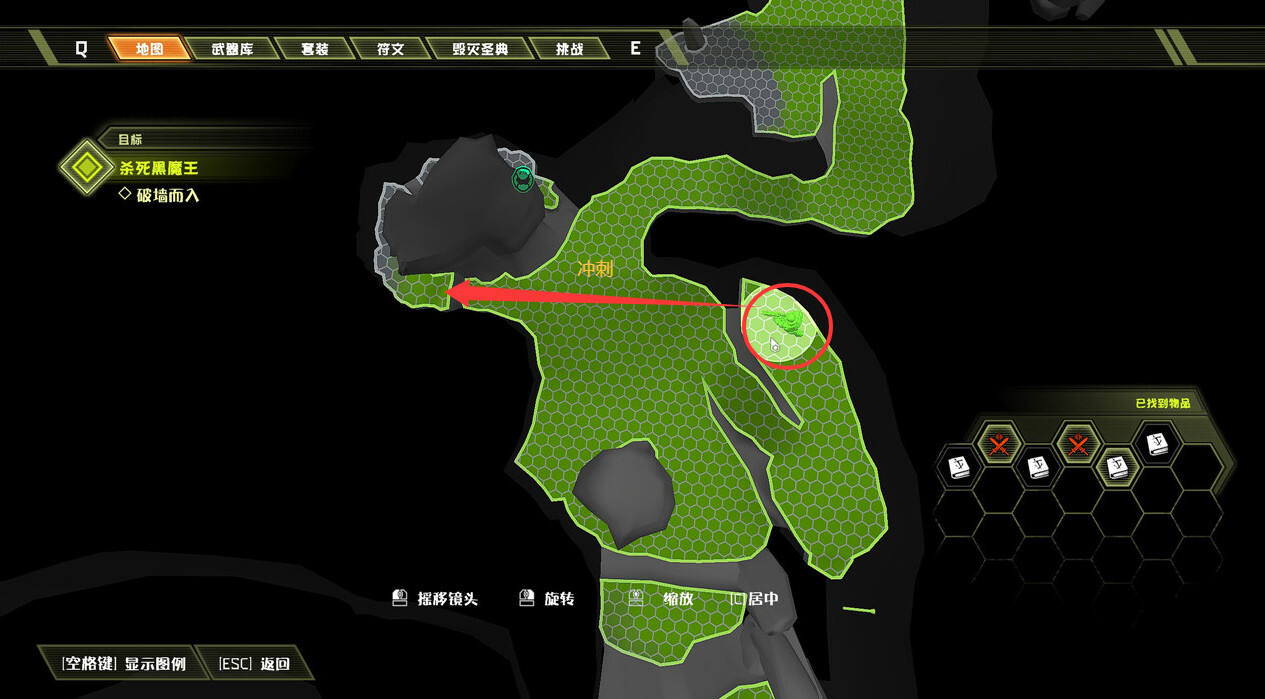Show the map legend via 显示图例

coord(123,663)
